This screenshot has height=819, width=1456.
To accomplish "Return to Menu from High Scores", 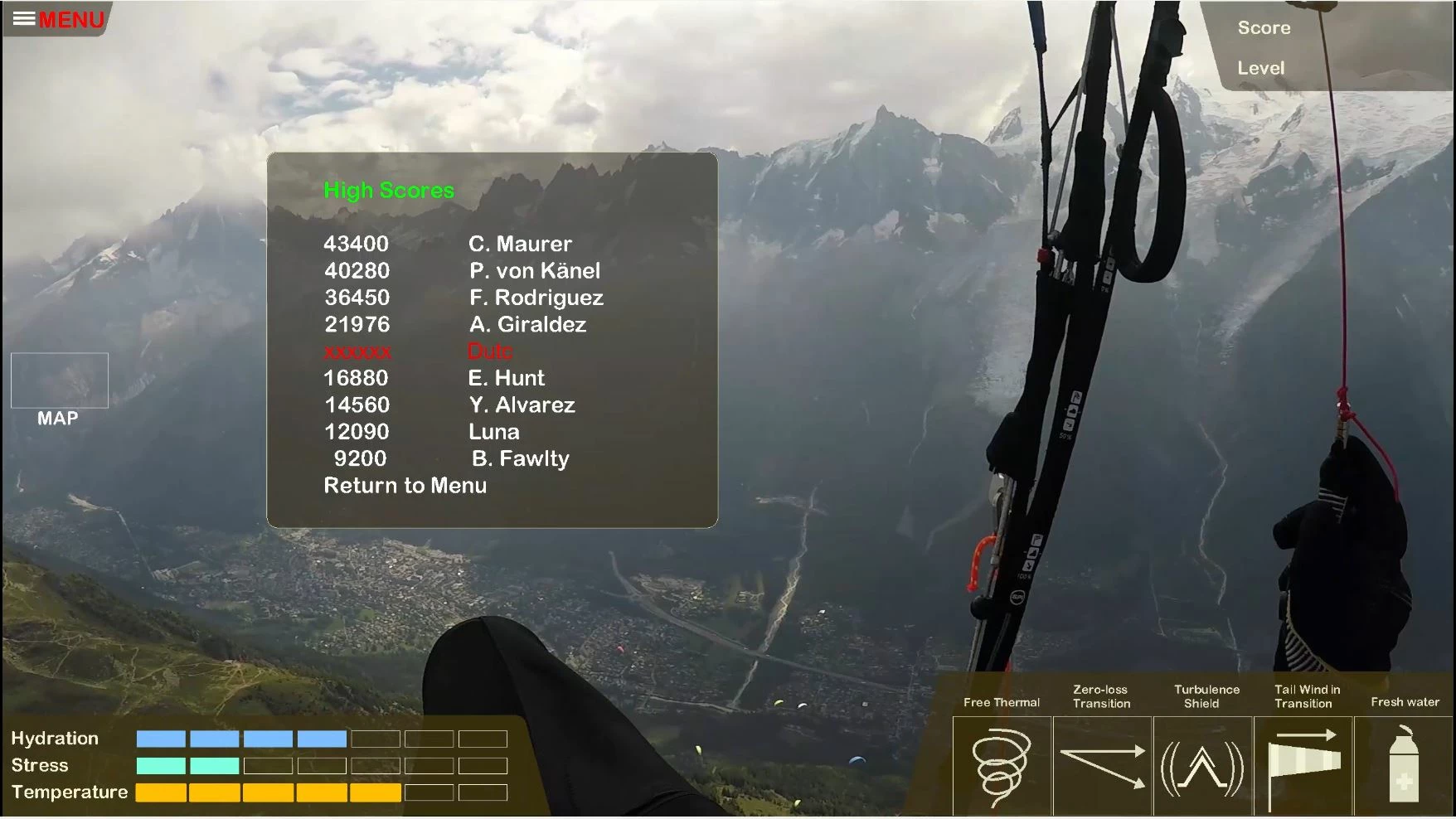I will point(405,486).
